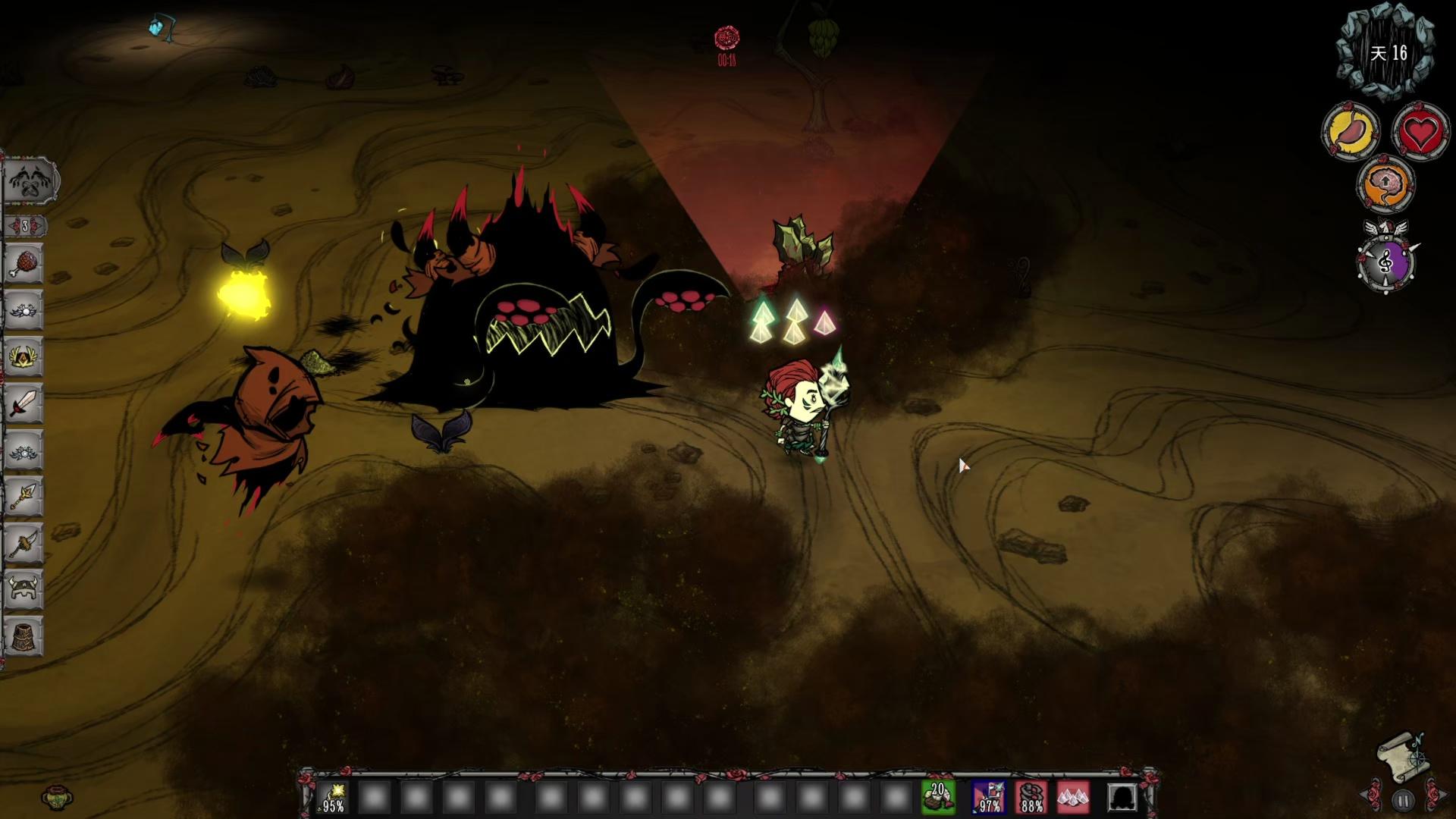The height and width of the screenshot is (819, 1456).
Task: Open the map scroll
Action: coord(1403,755)
